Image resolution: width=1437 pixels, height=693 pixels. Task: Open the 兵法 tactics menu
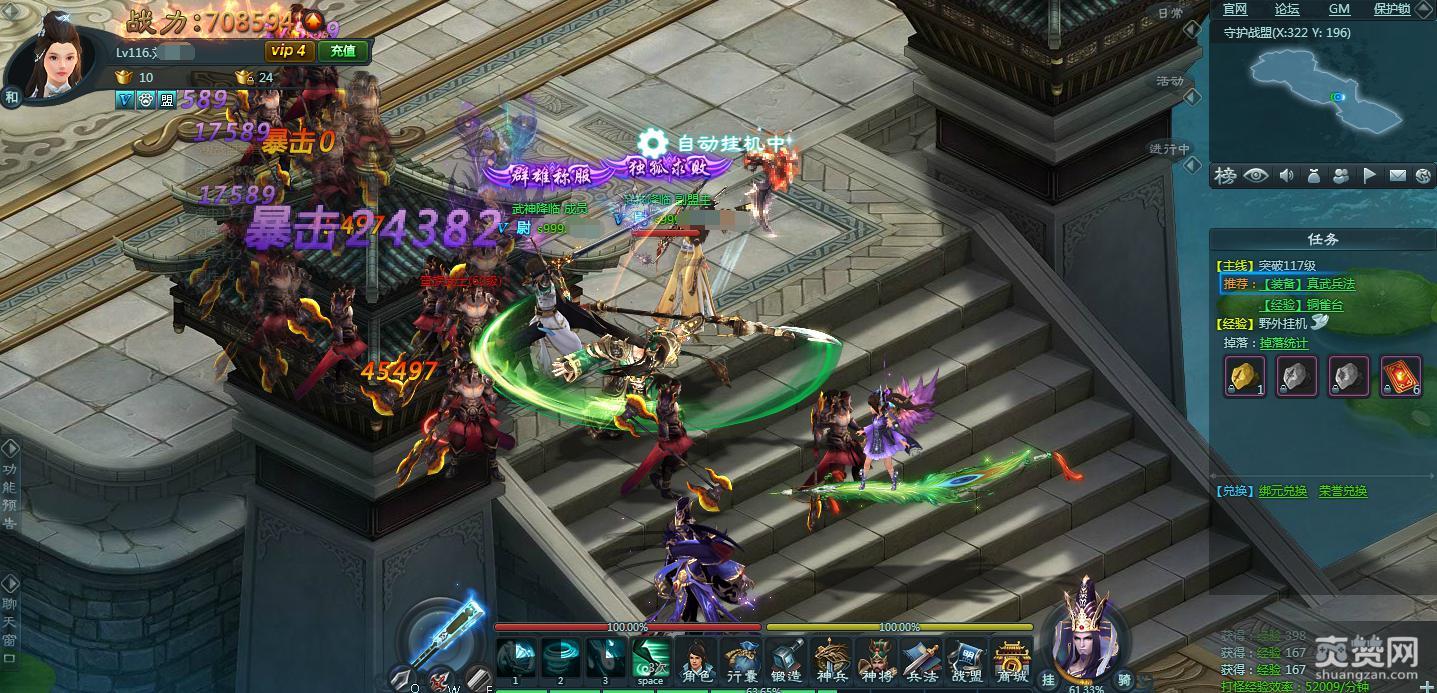[920, 661]
